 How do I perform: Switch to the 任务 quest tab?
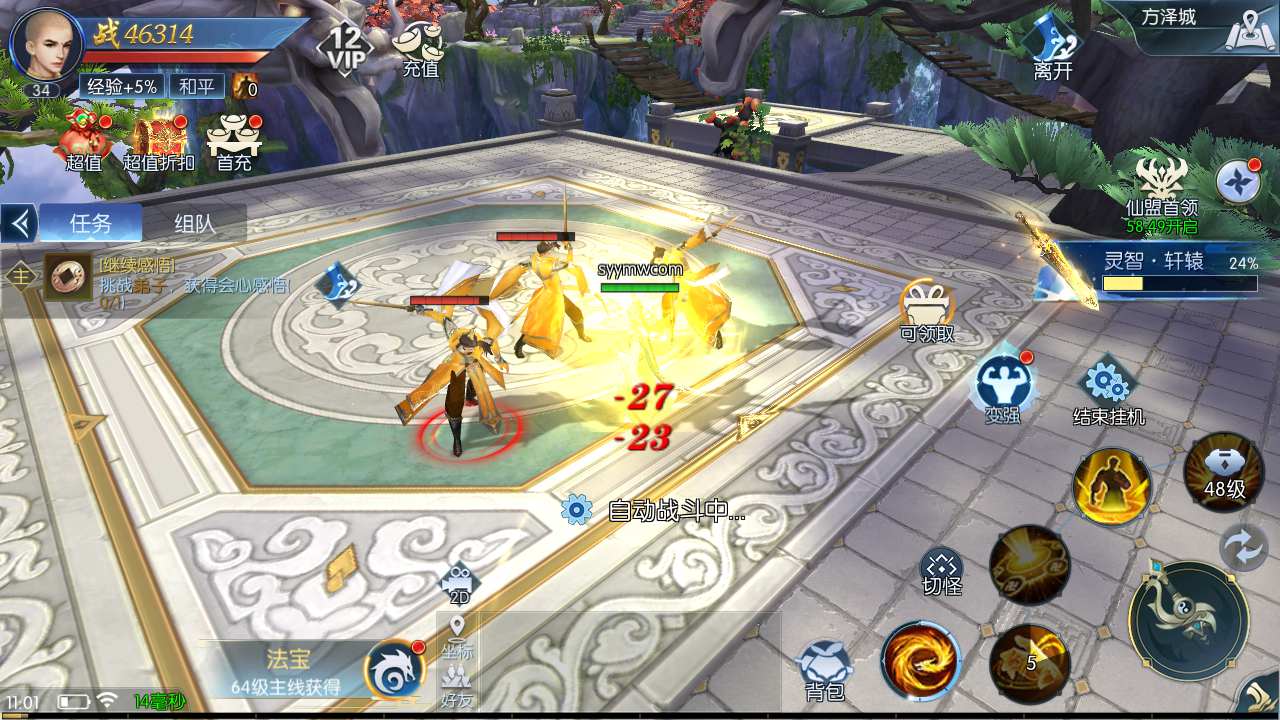(91, 223)
